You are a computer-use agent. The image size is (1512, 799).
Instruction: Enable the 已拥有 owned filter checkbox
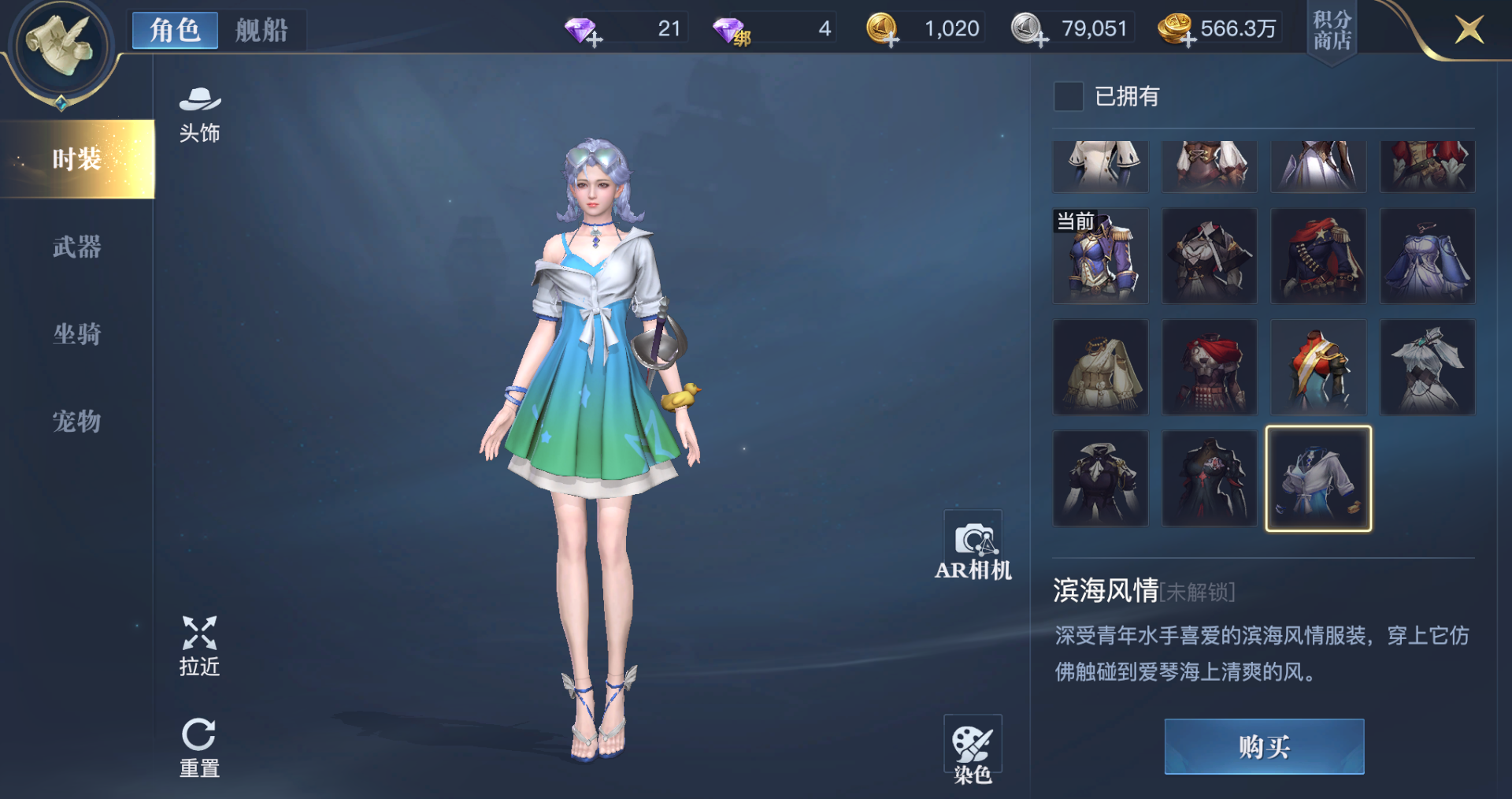(x=1069, y=97)
